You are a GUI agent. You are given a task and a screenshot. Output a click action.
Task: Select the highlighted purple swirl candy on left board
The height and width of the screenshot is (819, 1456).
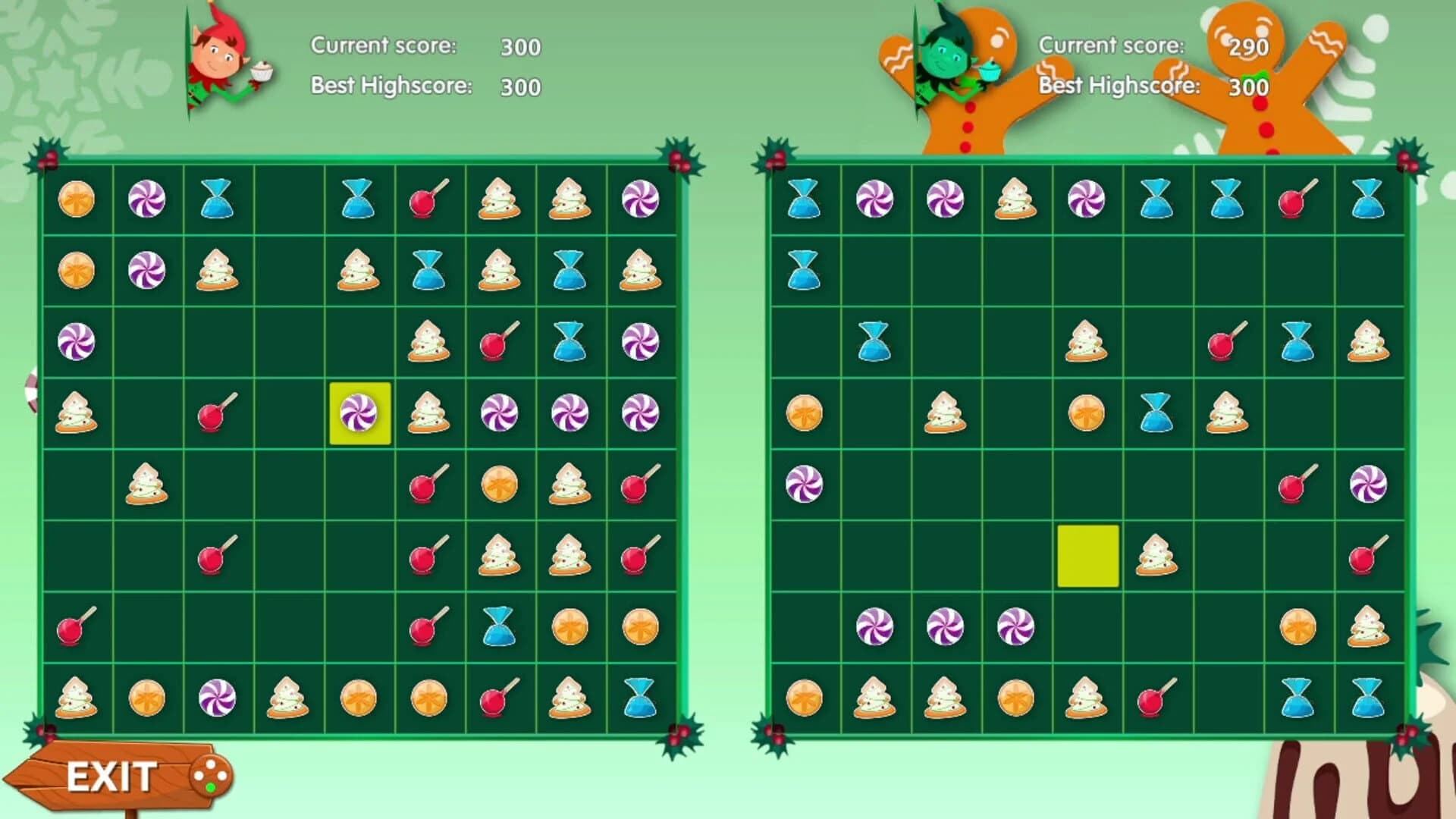pyautogui.click(x=359, y=412)
